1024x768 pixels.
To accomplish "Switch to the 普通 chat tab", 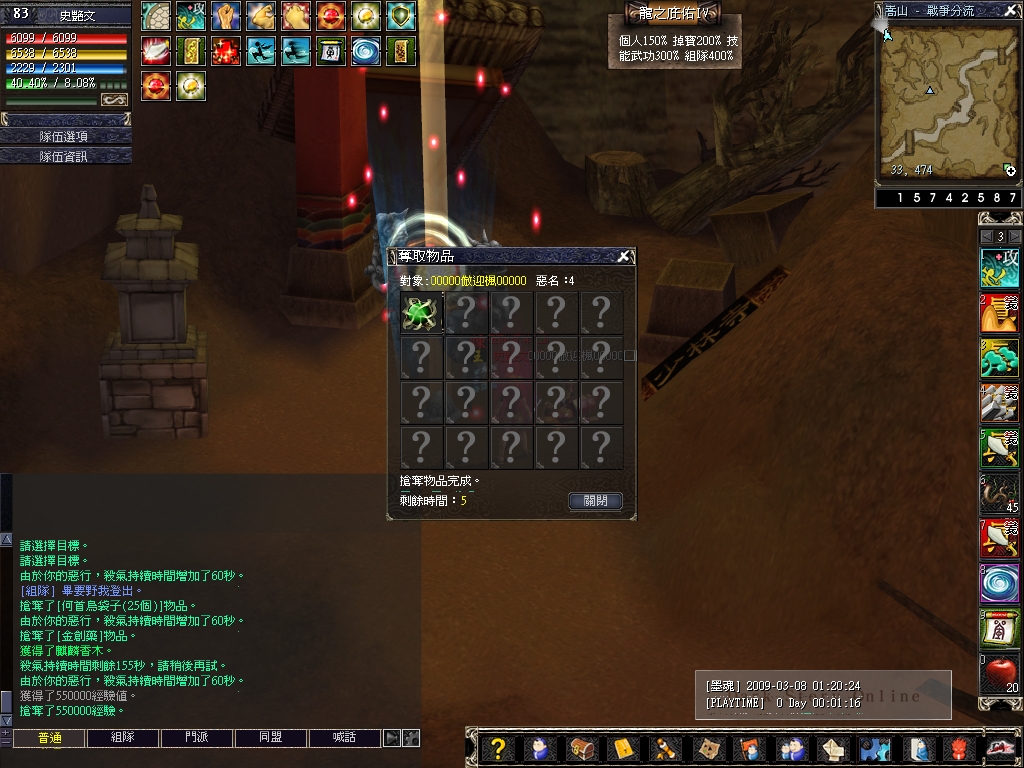I will [x=49, y=738].
